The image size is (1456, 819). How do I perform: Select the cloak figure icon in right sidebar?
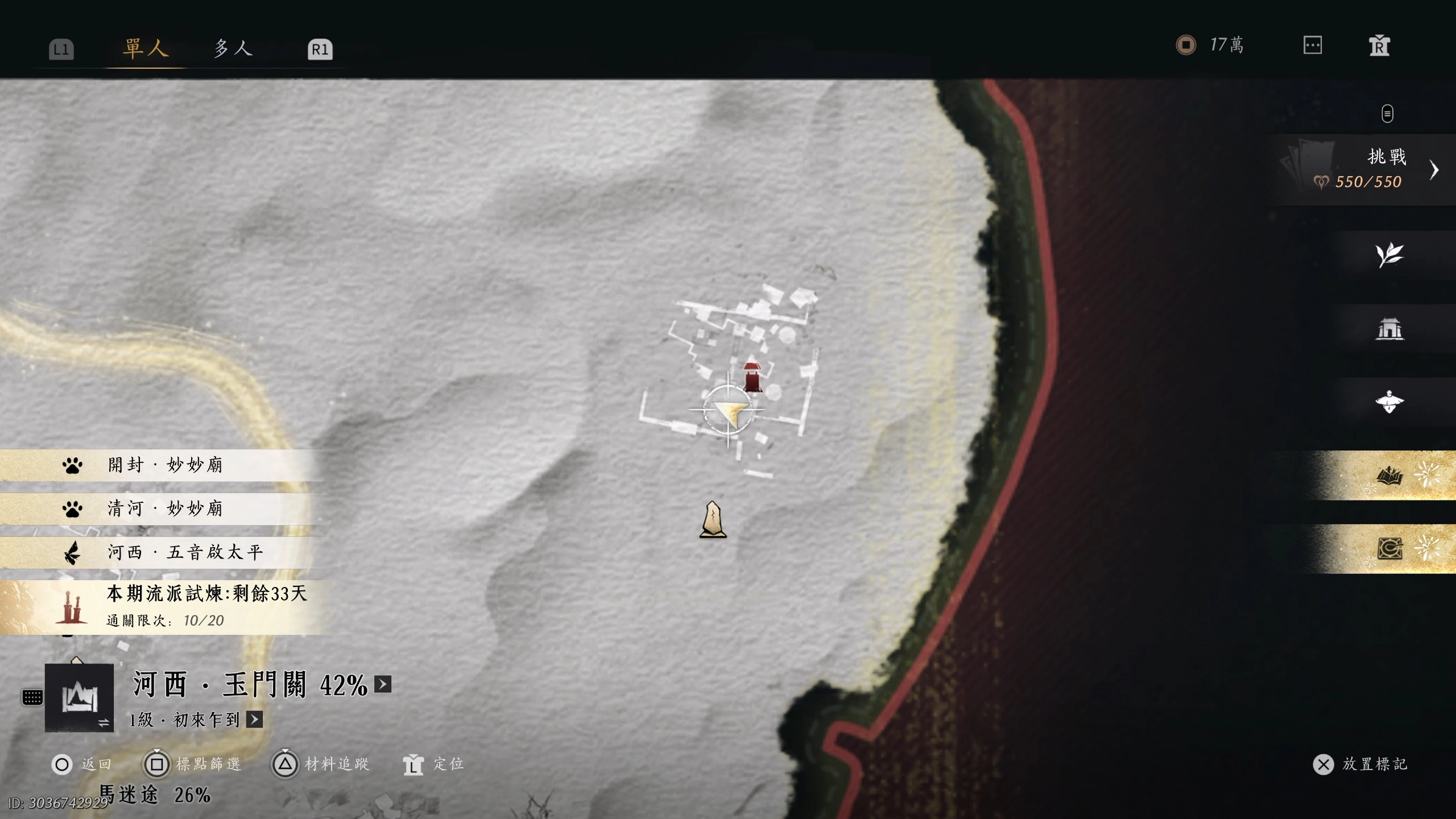tap(1390, 401)
